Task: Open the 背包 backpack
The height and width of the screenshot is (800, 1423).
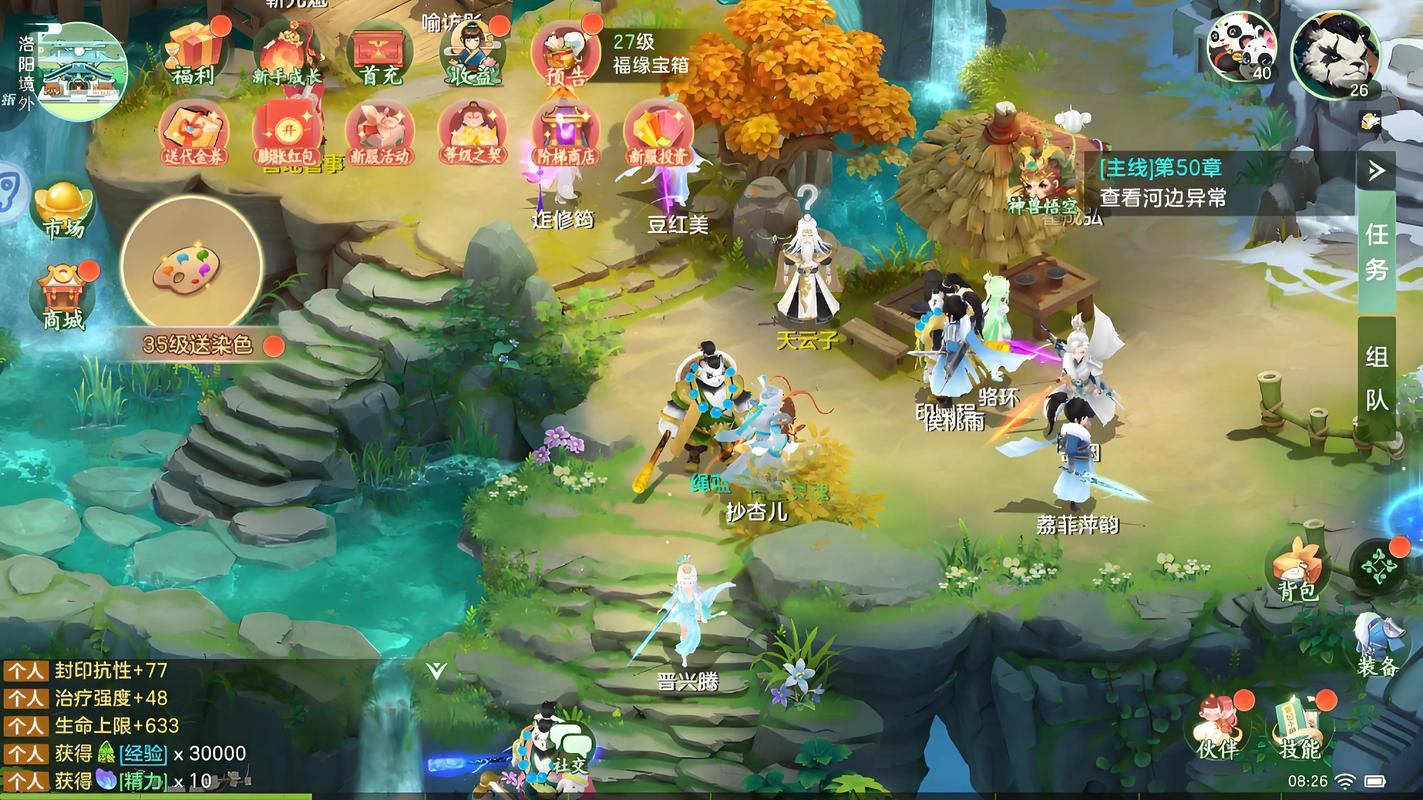Action: (x=1297, y=572)
